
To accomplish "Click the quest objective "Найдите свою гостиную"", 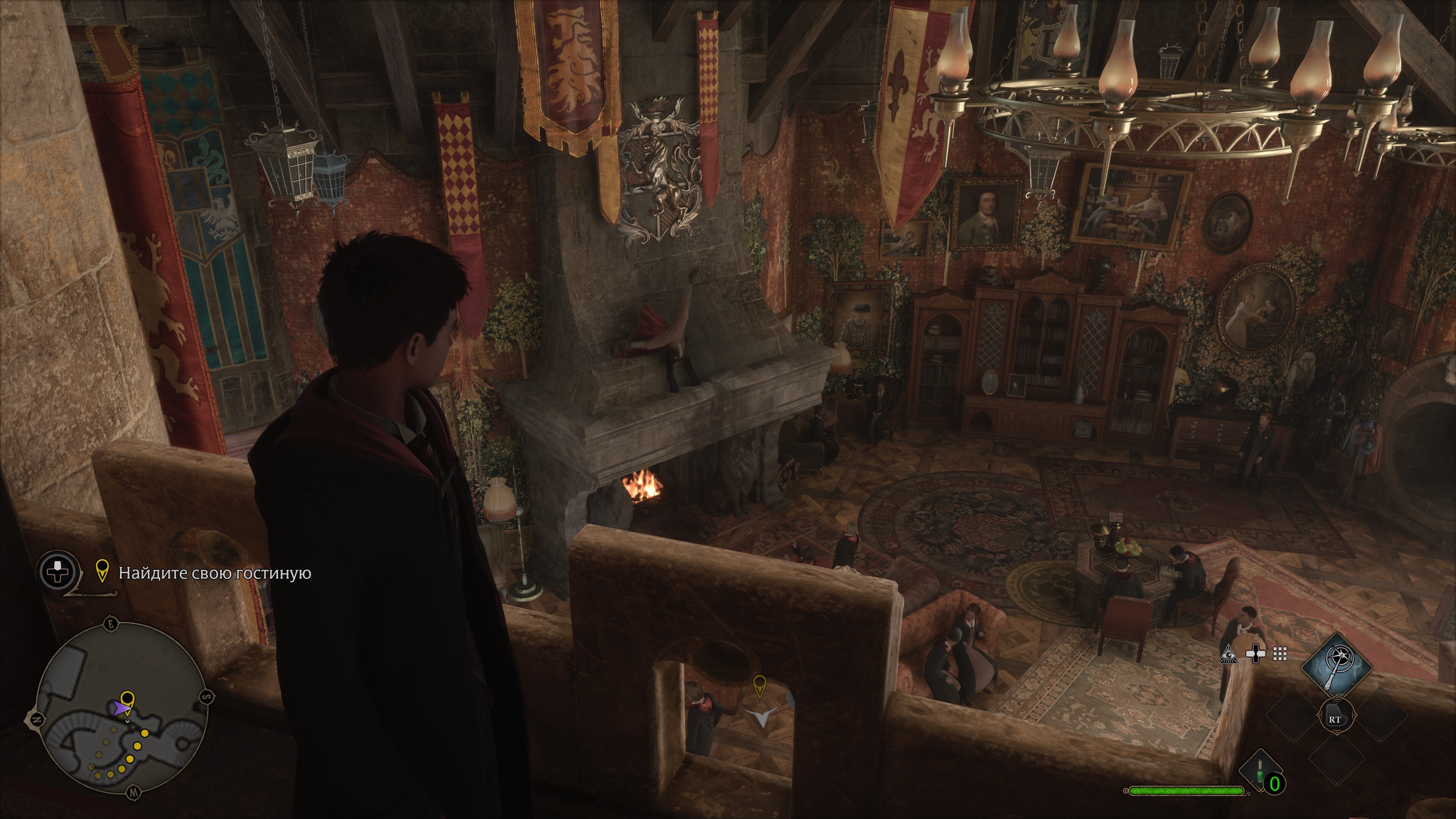I will (214, 573).
